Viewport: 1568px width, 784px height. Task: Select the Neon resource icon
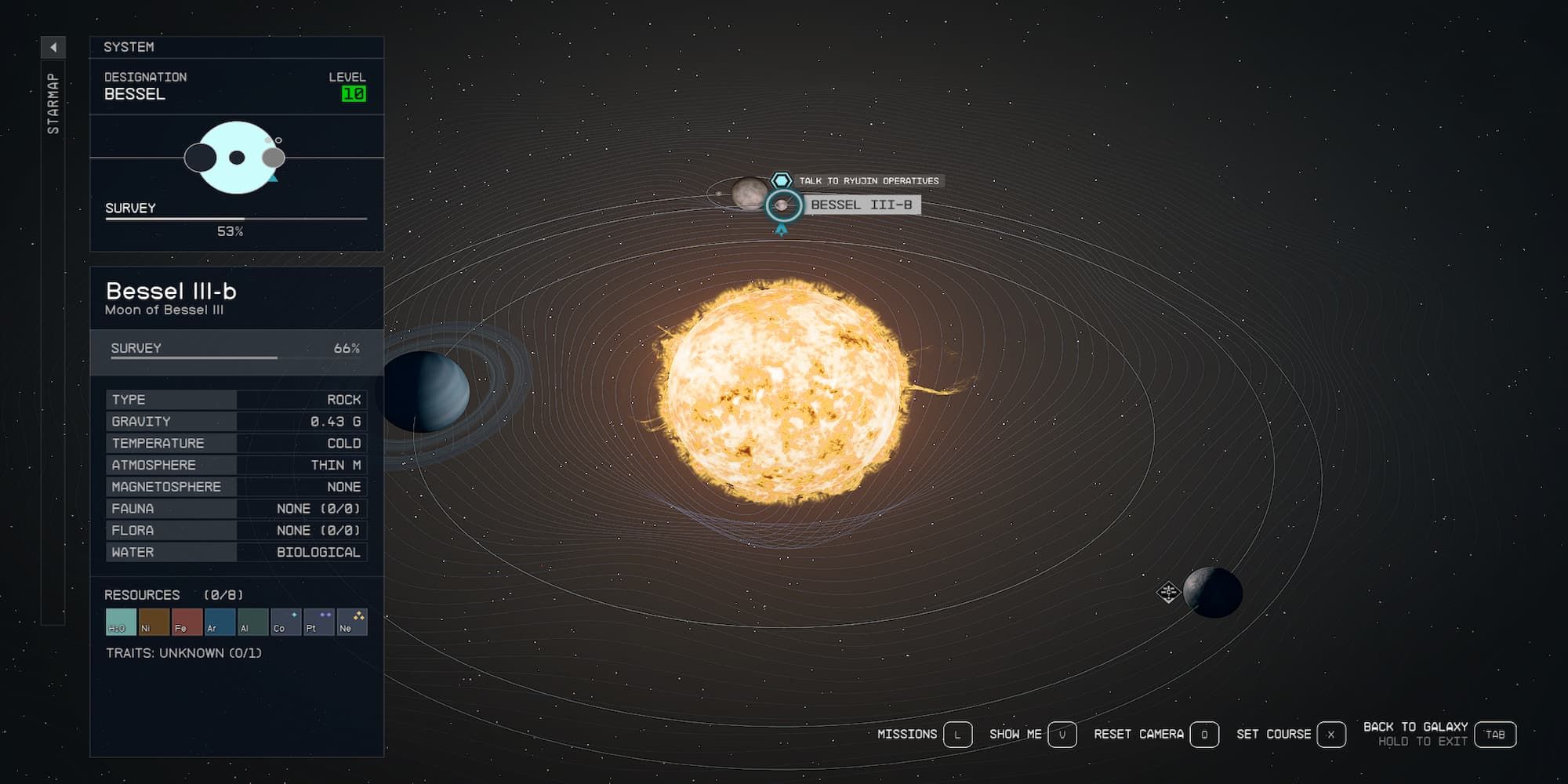click(x=352, y=623)
